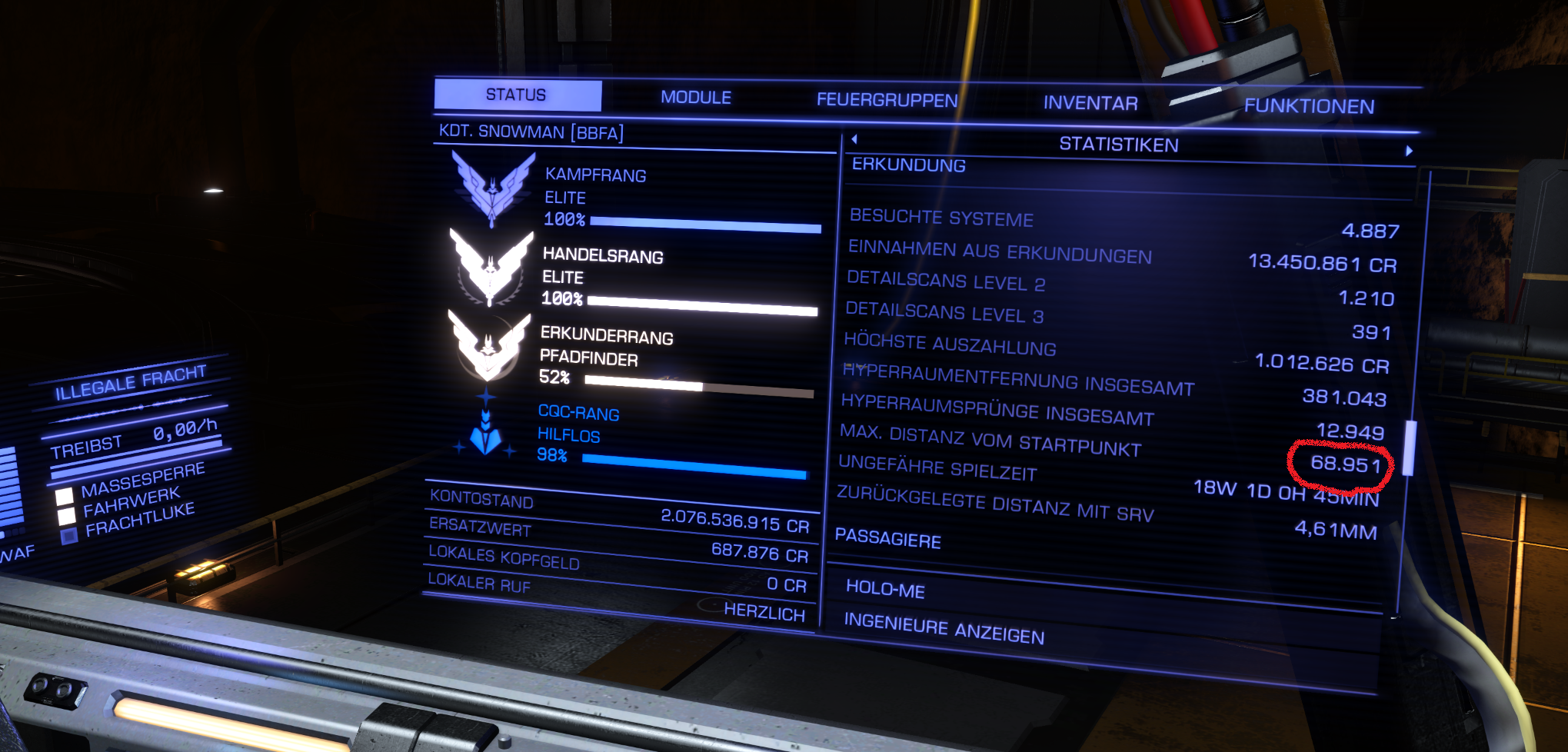Toggle the Fahrwerk landing gear option
The height and width of the screenshot is (752, 1568).
[x=68, y=515]
